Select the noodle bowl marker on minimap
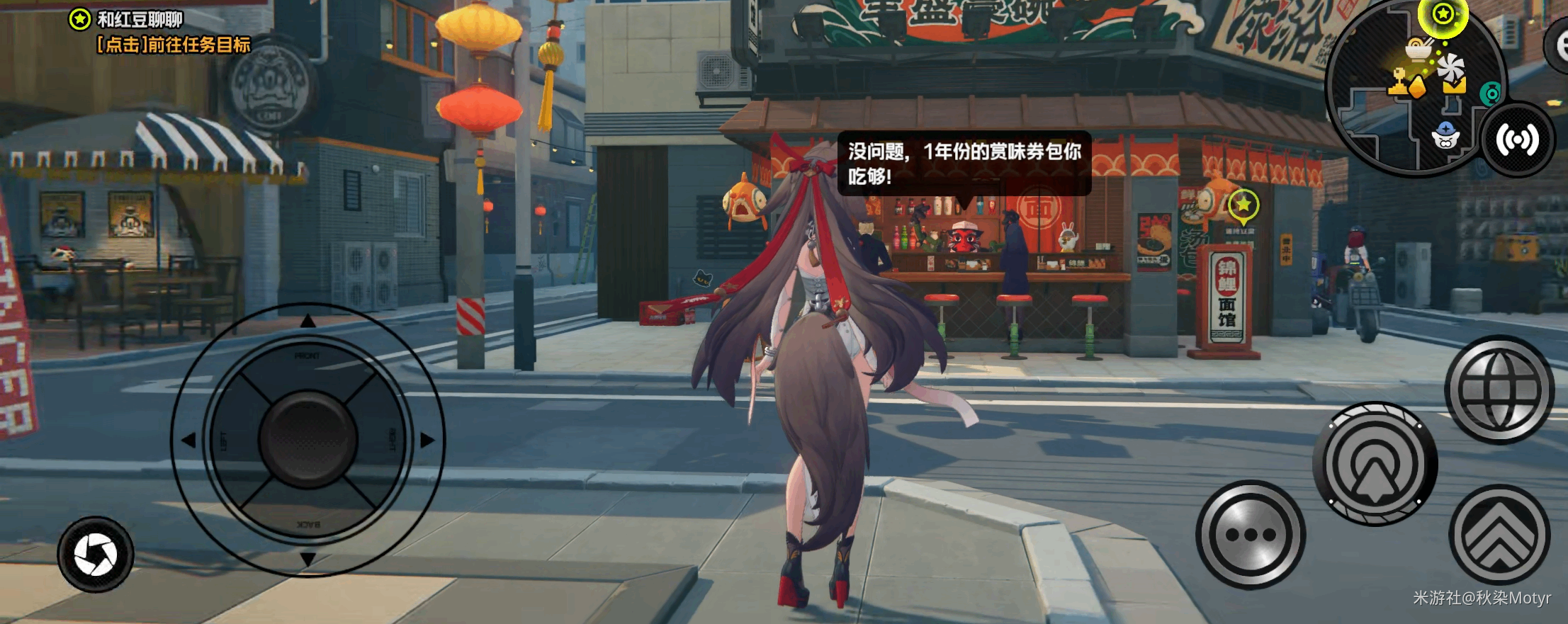Screen dimensions: 1568x624 (x=1418, y=49)
